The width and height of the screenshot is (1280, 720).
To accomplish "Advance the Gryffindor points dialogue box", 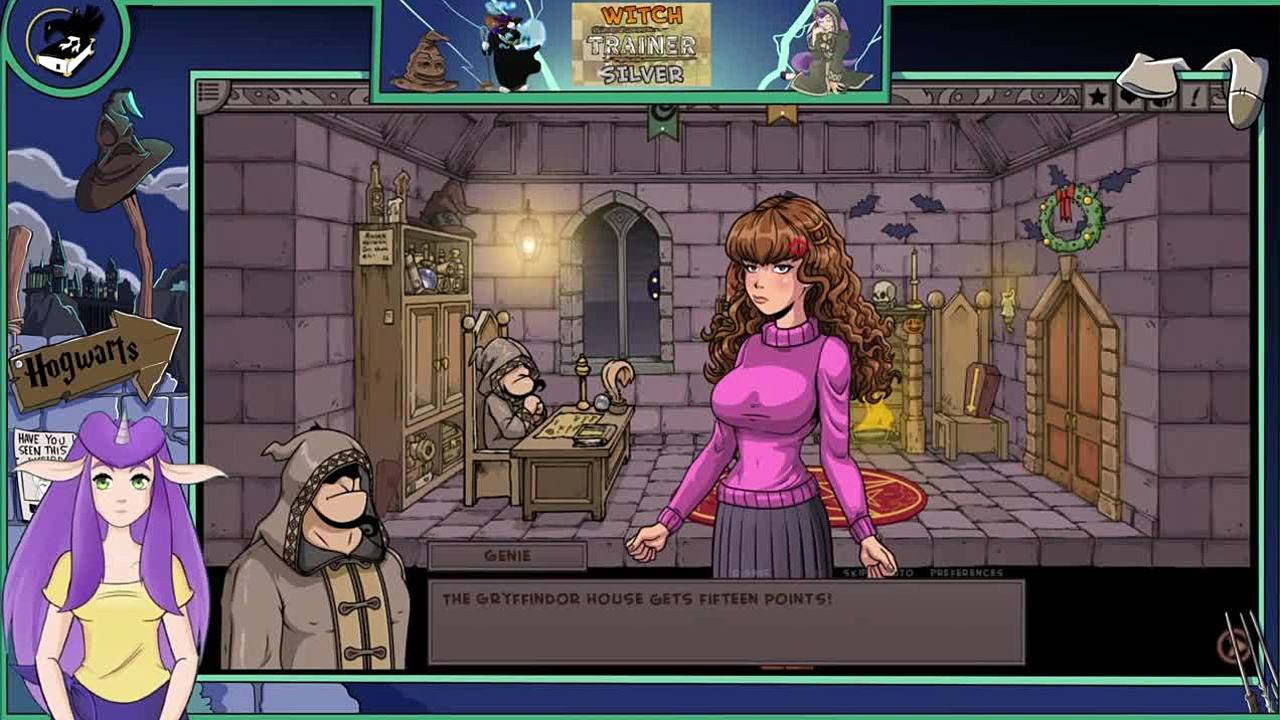I will click(726, 622).
